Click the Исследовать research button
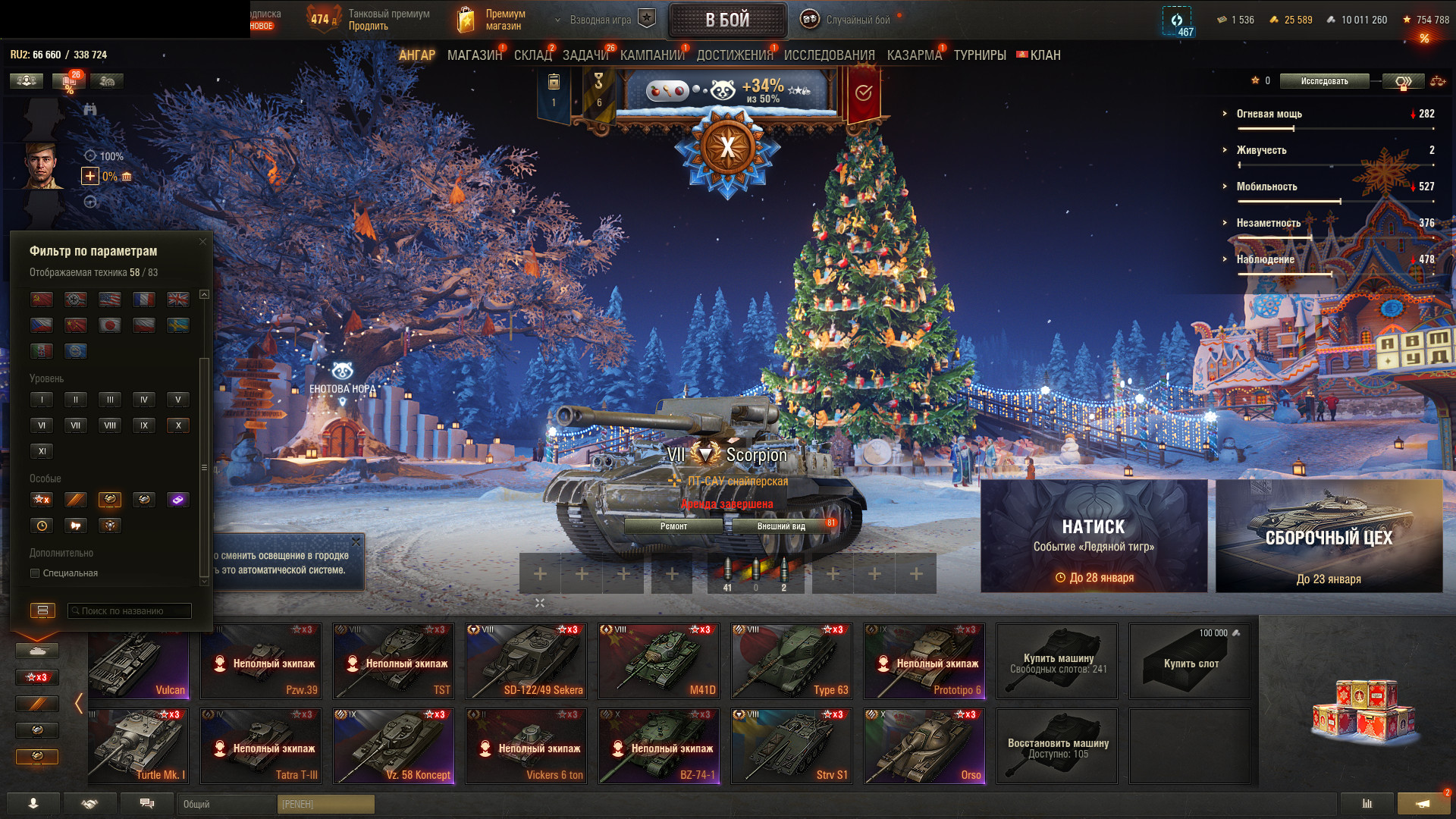Screen dimensions: 1456x819 point(1324,81)
